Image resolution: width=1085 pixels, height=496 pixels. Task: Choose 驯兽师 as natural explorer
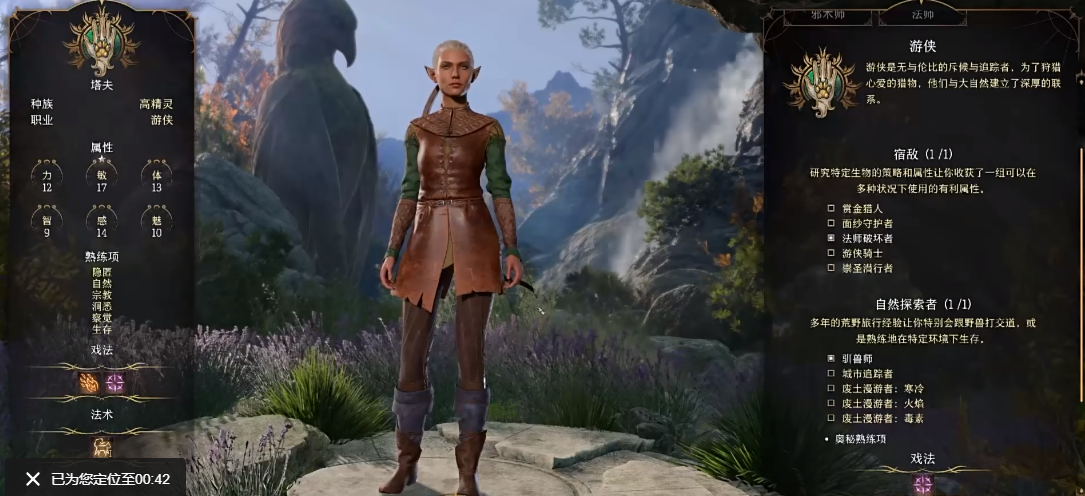tap(831, 358)
